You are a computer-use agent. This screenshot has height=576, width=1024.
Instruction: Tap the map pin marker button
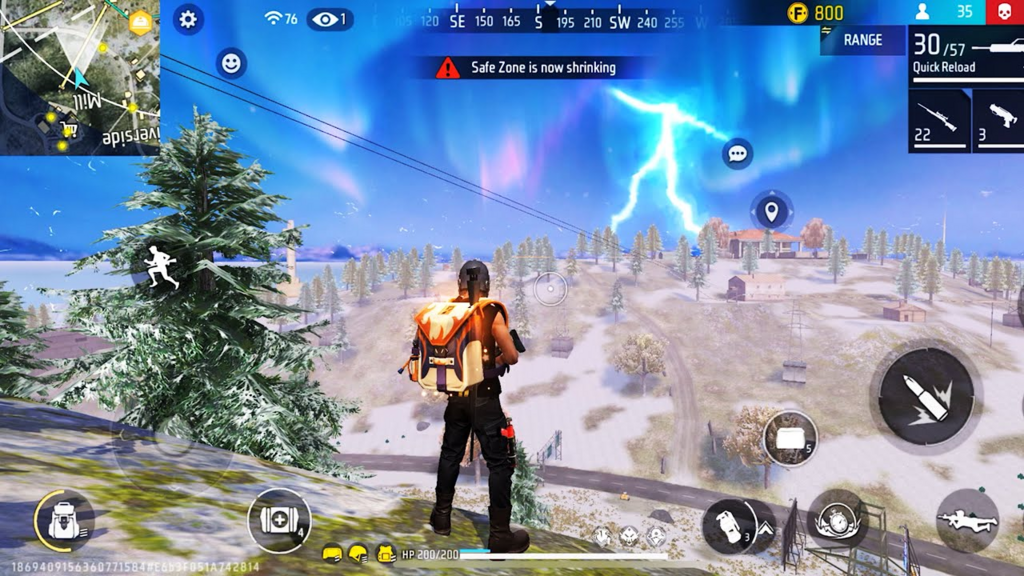[771, 211]
